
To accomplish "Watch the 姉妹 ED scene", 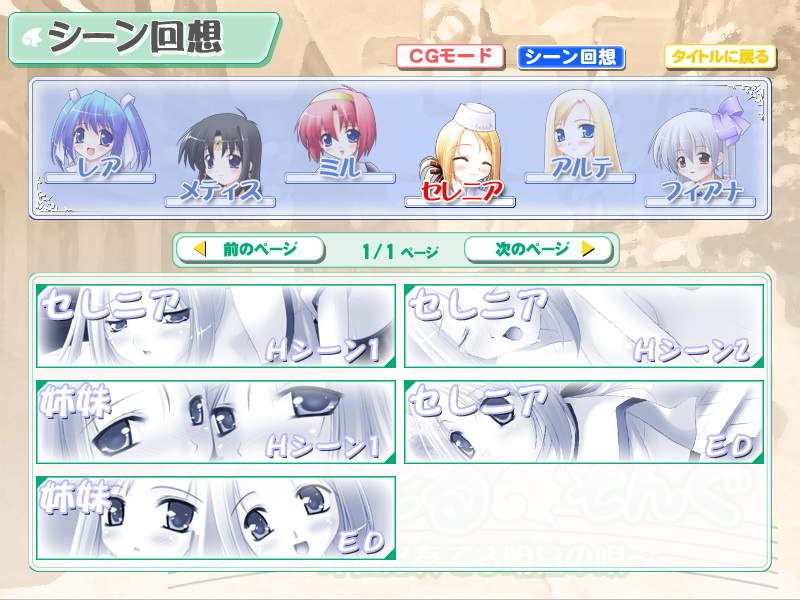I will coord(216,517).
